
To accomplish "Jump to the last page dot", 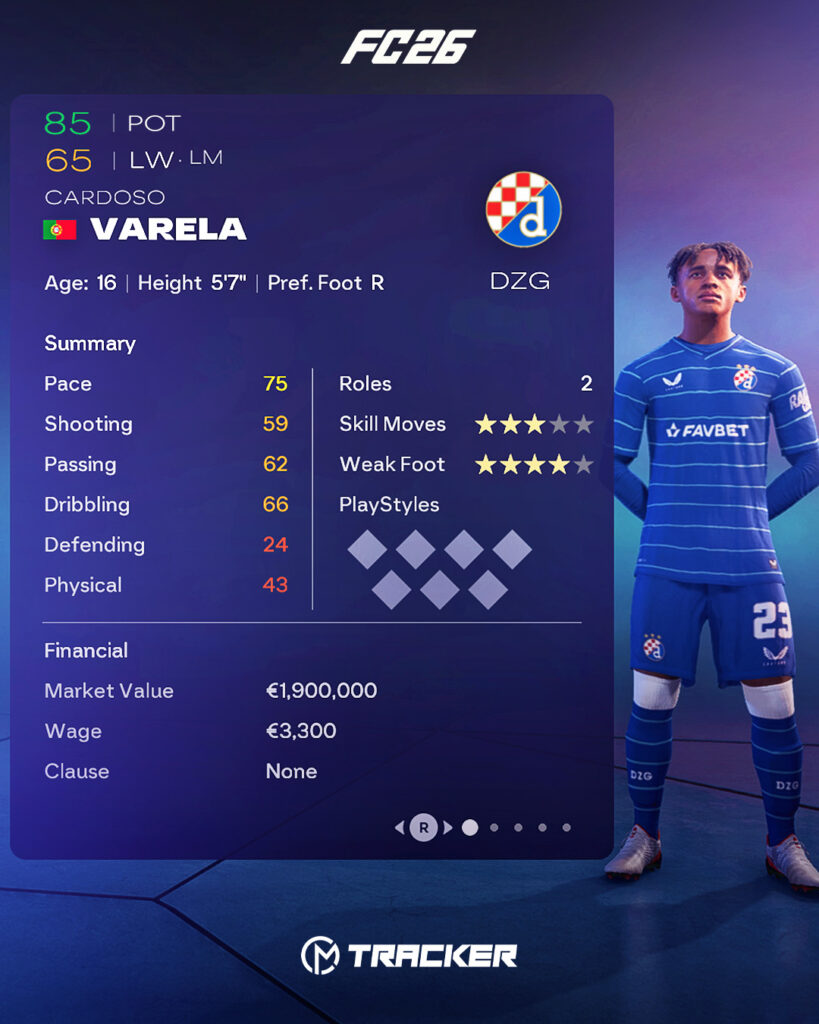I will point(566,828).
